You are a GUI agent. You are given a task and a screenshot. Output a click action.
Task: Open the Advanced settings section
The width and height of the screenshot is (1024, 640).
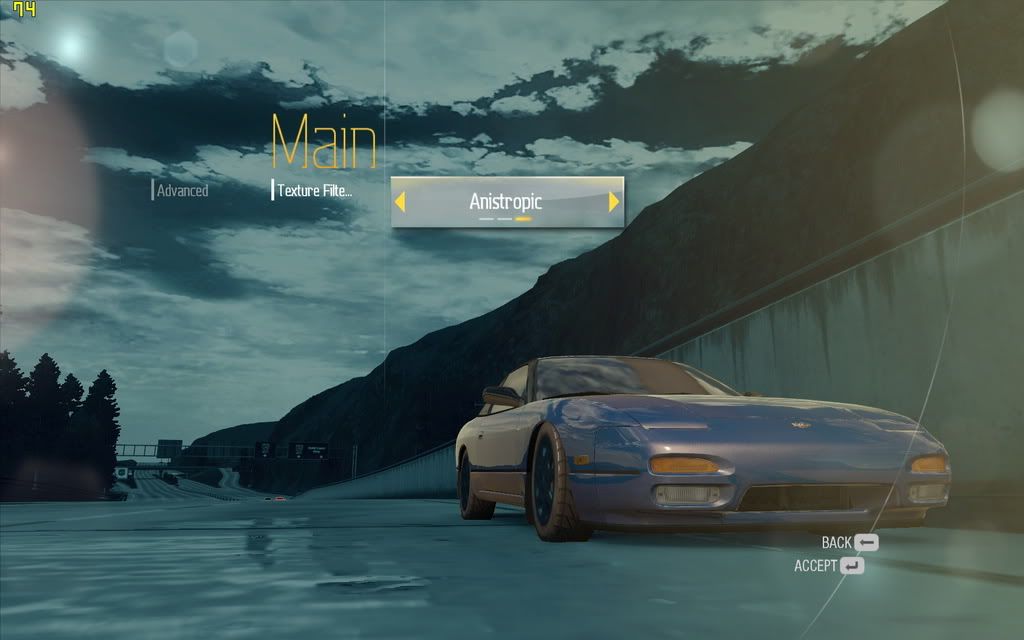click(x=182, y=190)
